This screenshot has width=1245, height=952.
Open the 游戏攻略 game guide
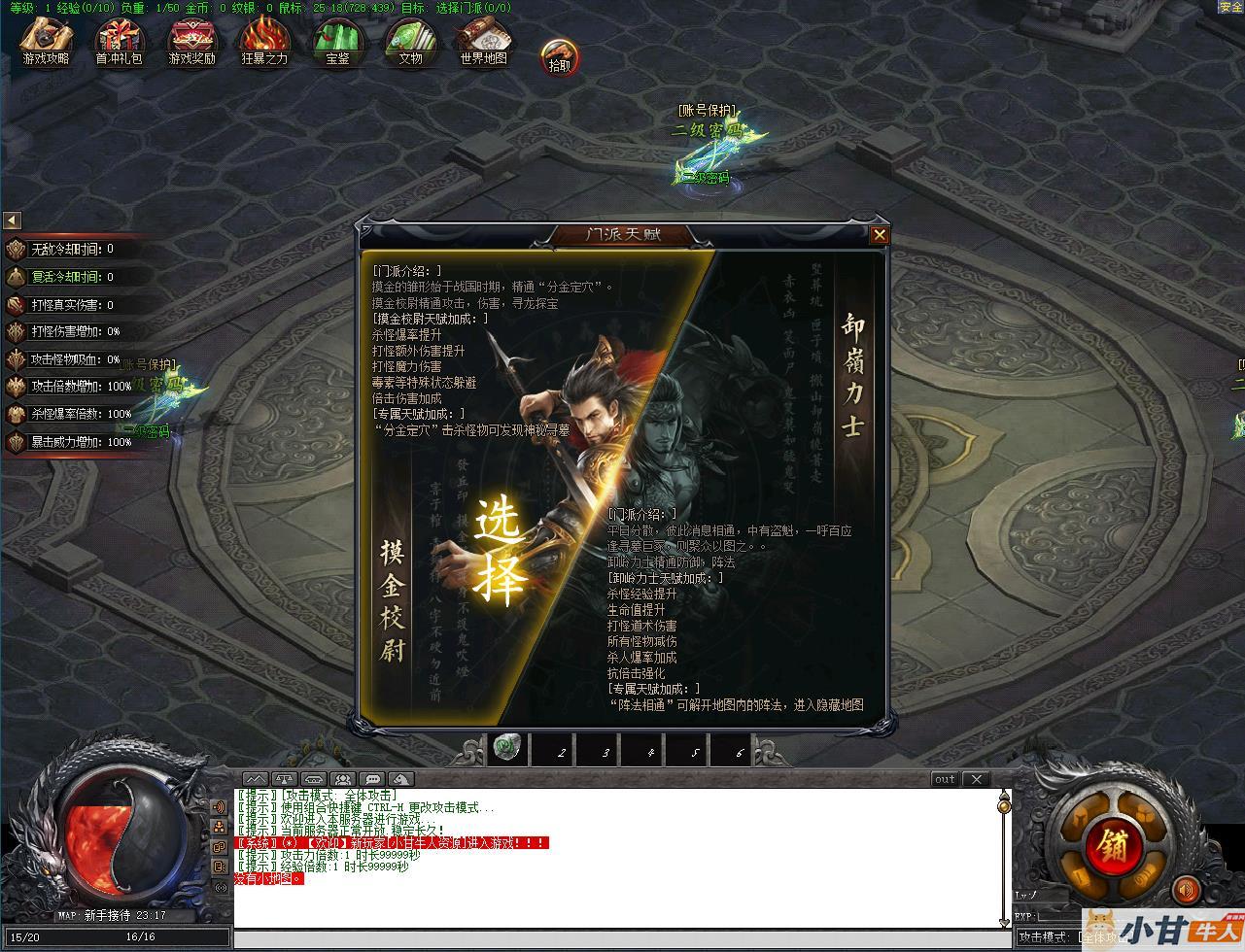click(46, 44)
